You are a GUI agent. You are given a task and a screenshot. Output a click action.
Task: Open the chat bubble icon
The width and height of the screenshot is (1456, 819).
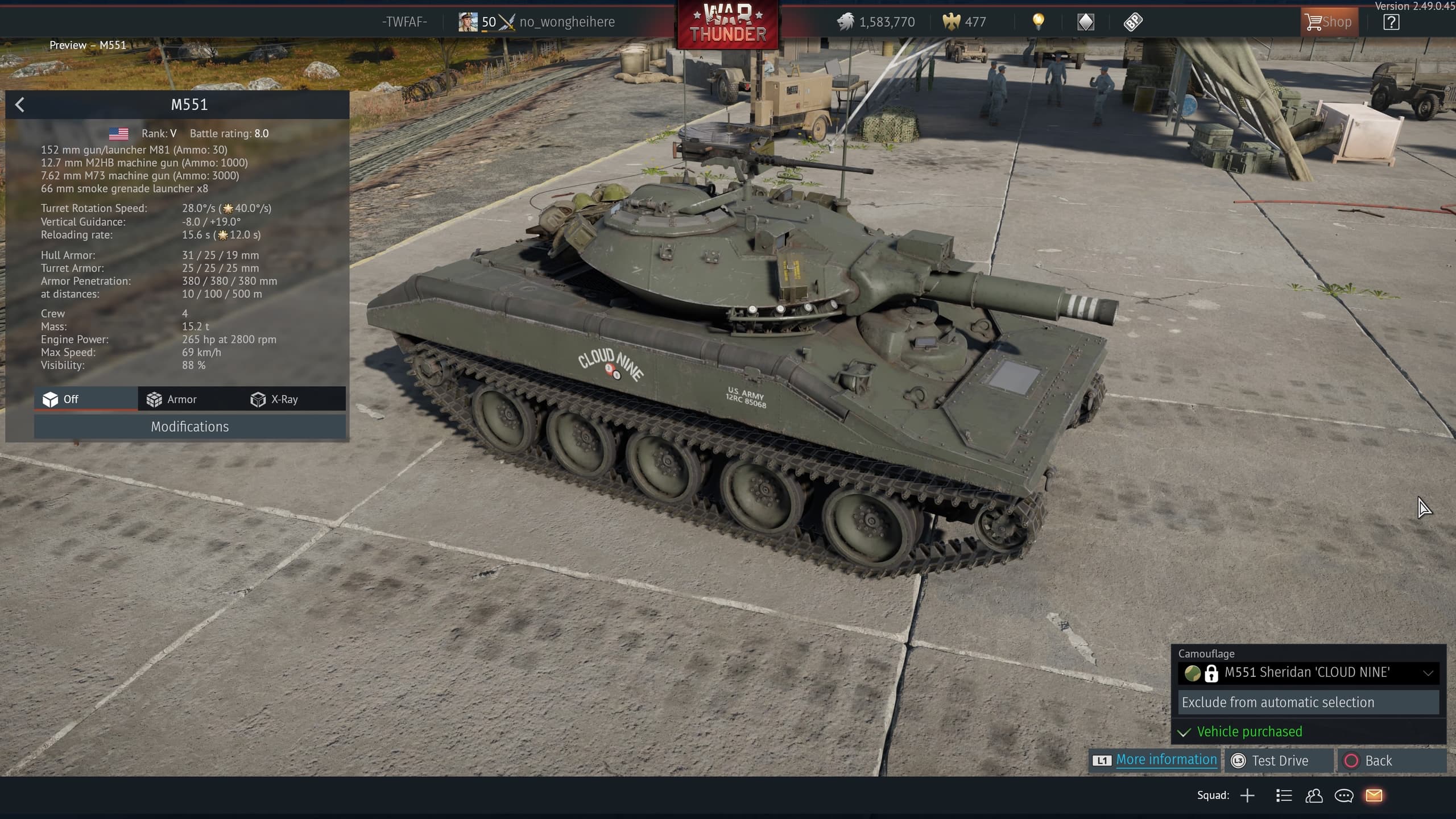point(1344,796)
